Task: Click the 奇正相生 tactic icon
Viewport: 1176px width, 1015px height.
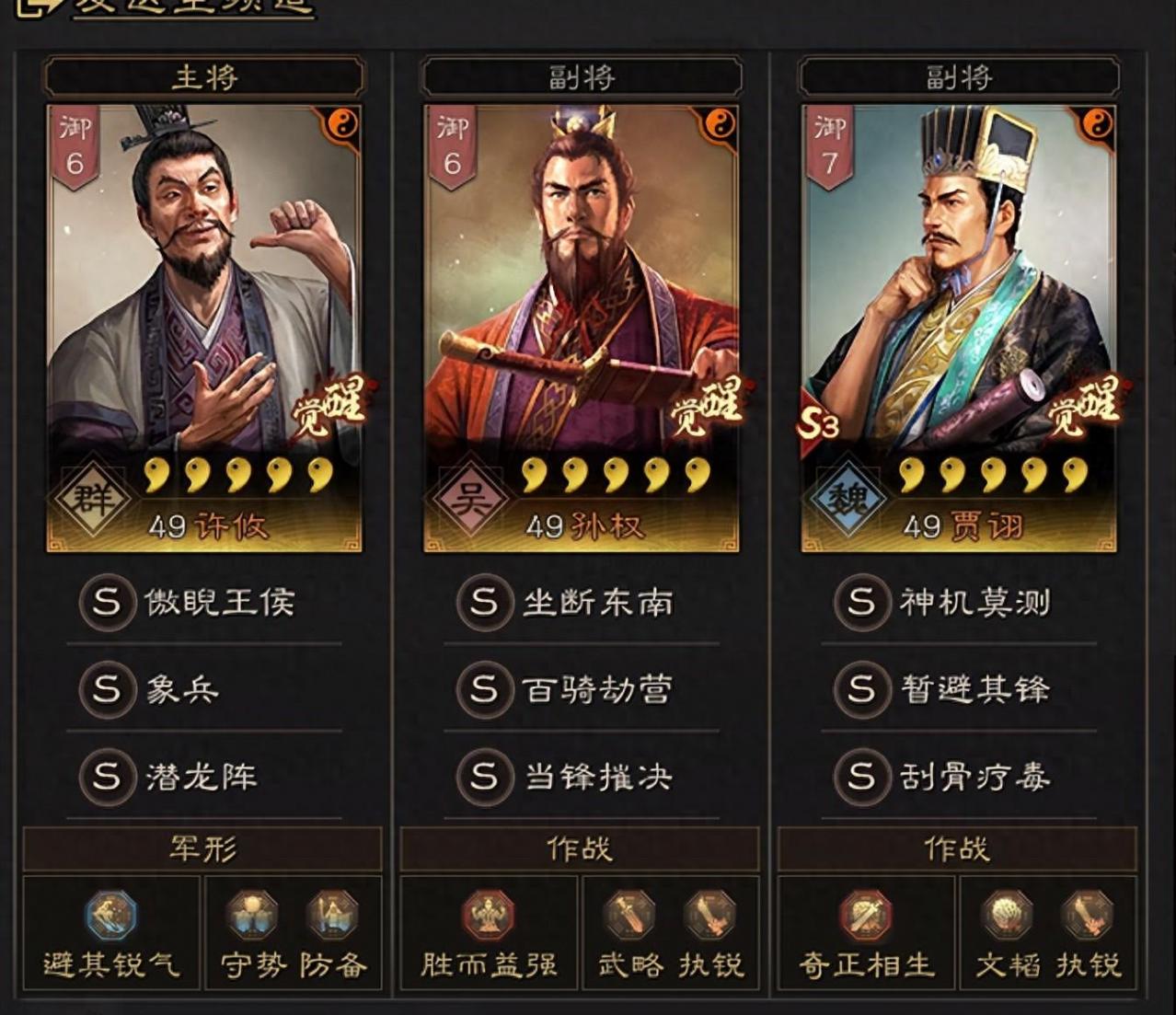Action: 866,916
